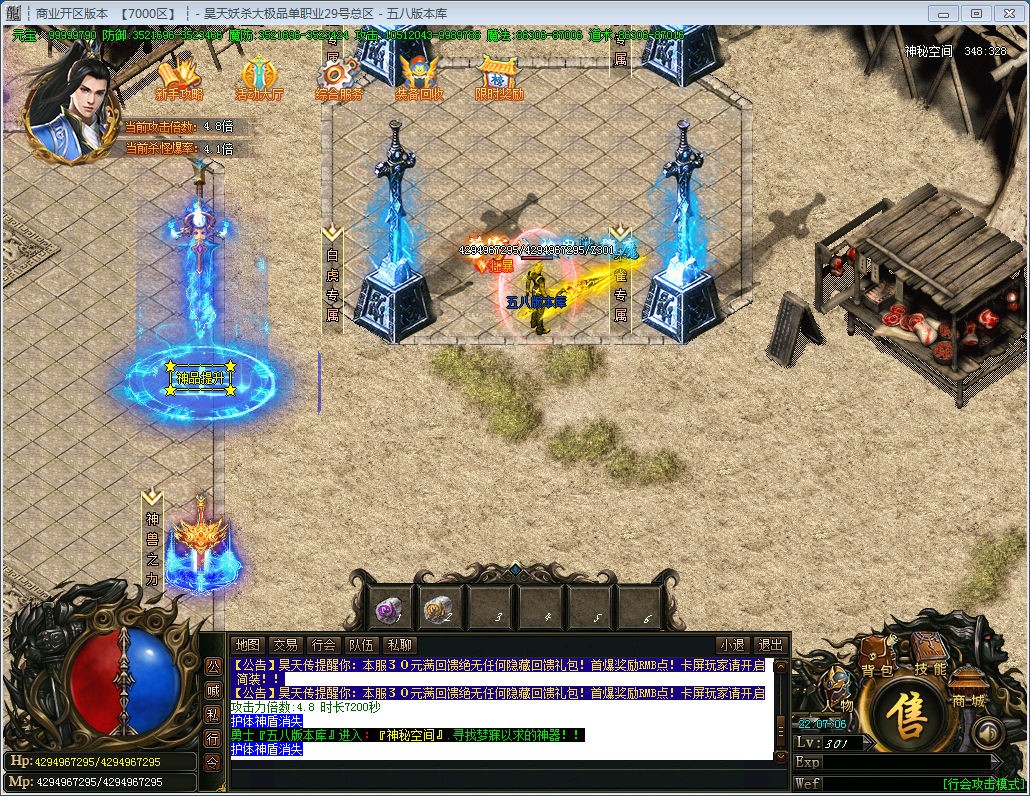Open the 交易 trade button
This screenshot has height=796, width=1030.
coord(286,645)
